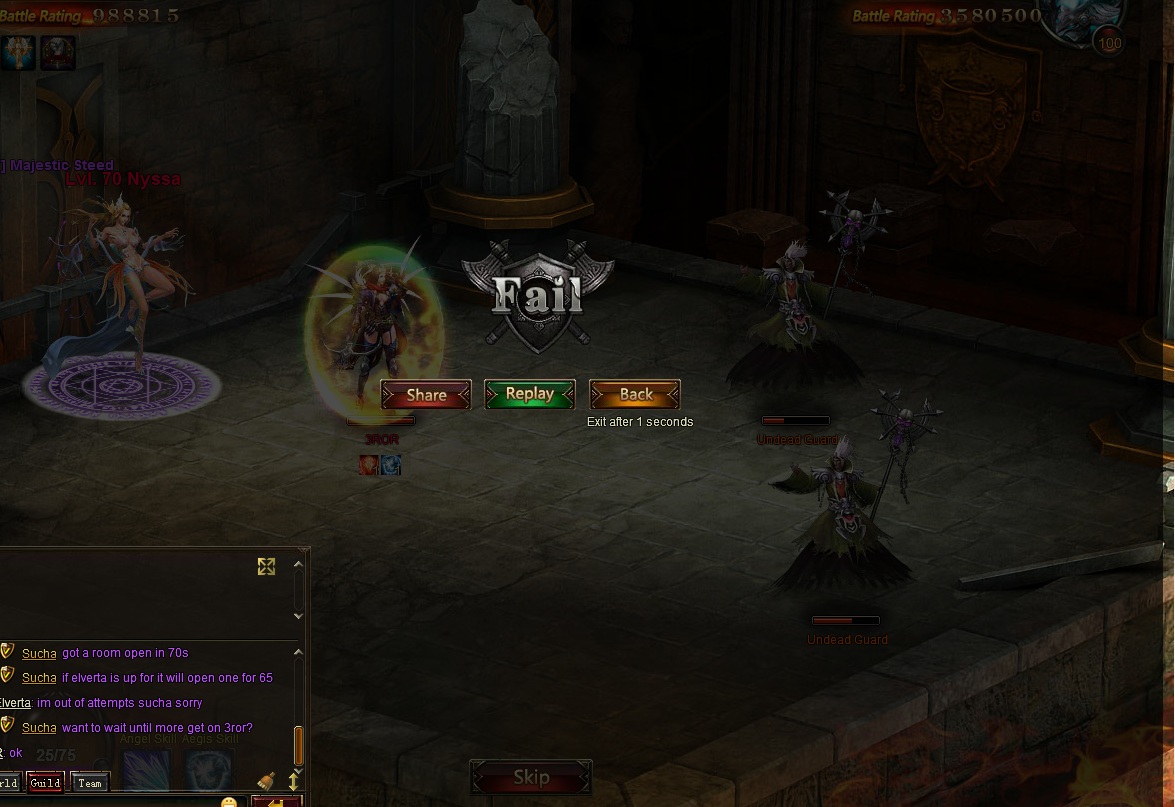This screenshot has width=1175, height=807.
Task: Select the Aegis Skill icon
Action: pos(208,769)
